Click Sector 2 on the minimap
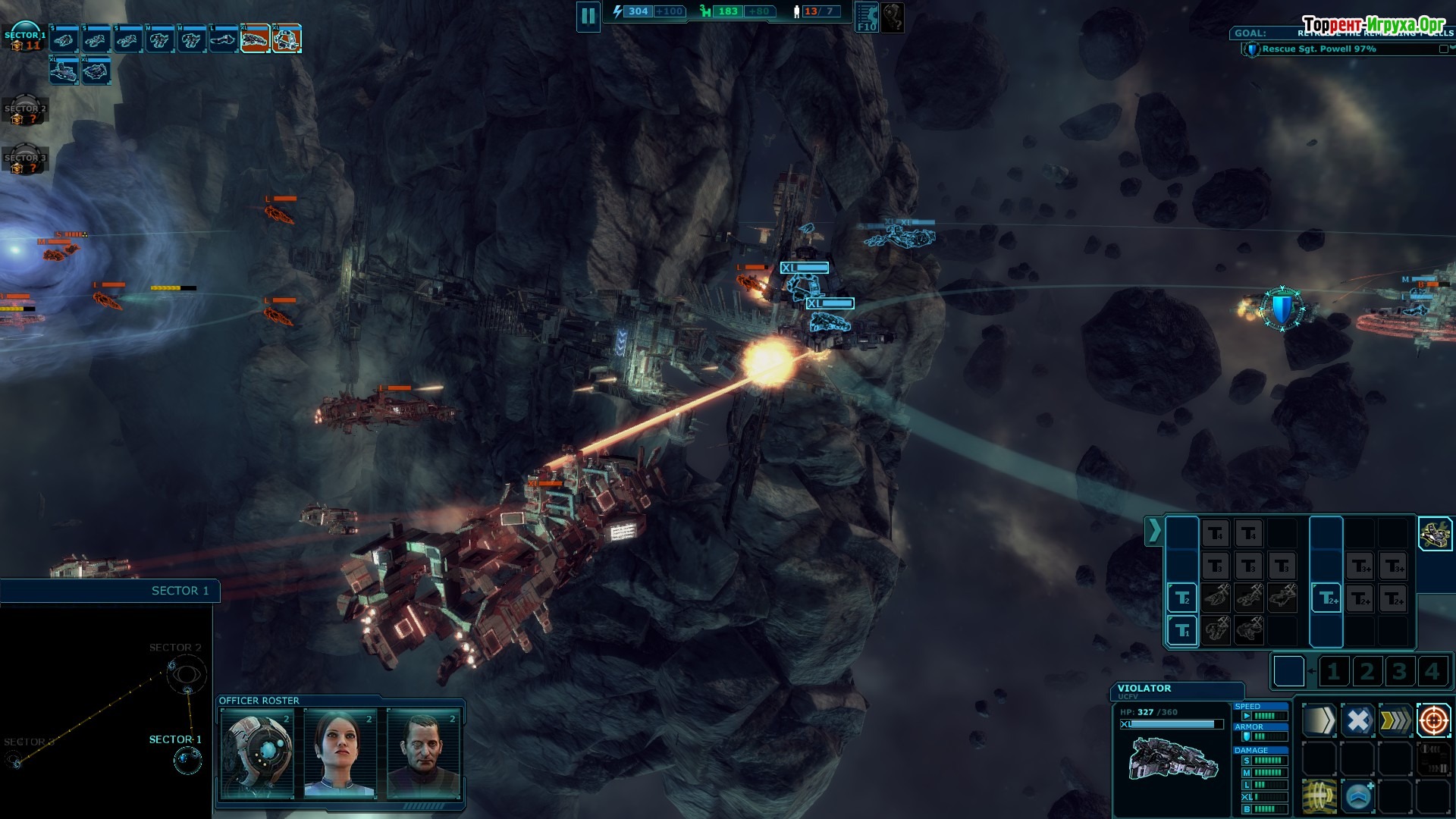 pyautogui.click(x=187, y=672)
